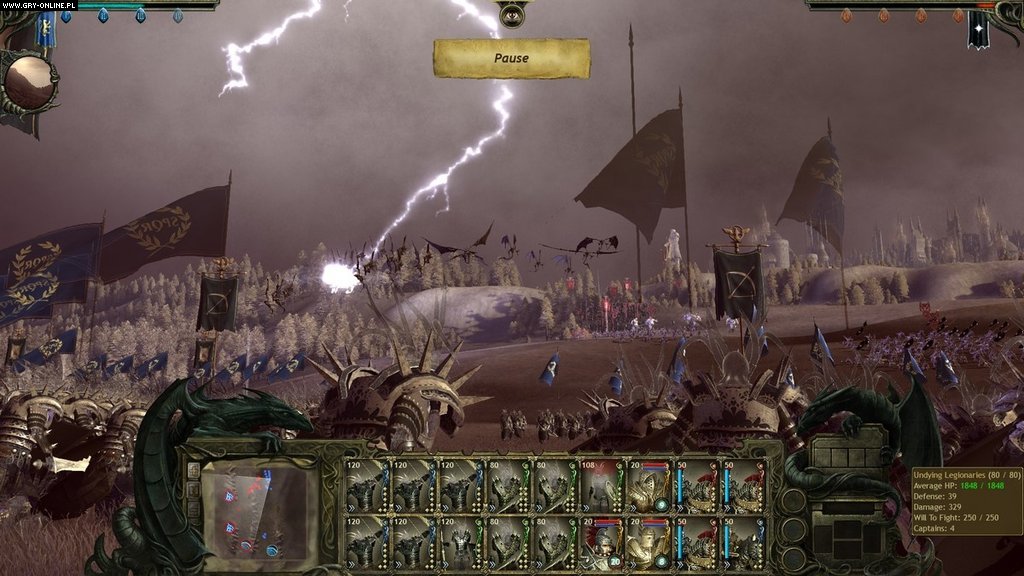
Task: Click the Pause banner
Action: click(x=511, y=58)
